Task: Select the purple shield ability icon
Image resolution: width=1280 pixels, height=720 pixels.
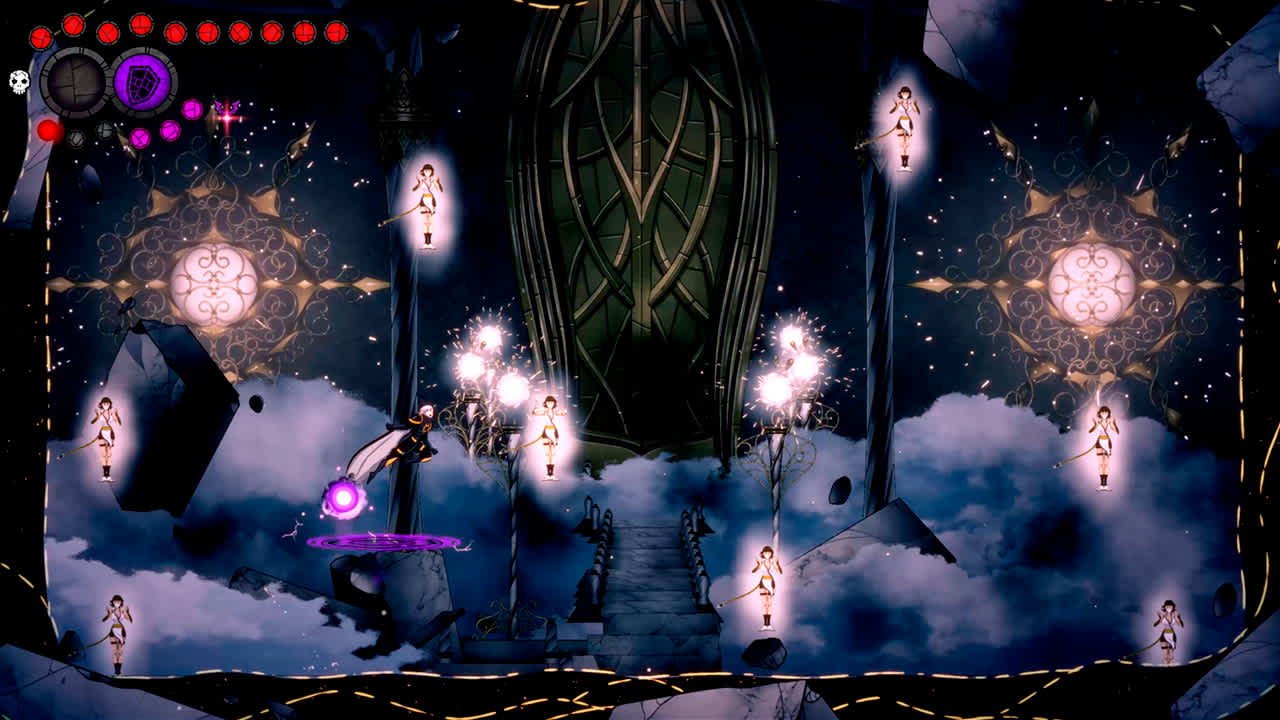Action: tap(142, 82)
